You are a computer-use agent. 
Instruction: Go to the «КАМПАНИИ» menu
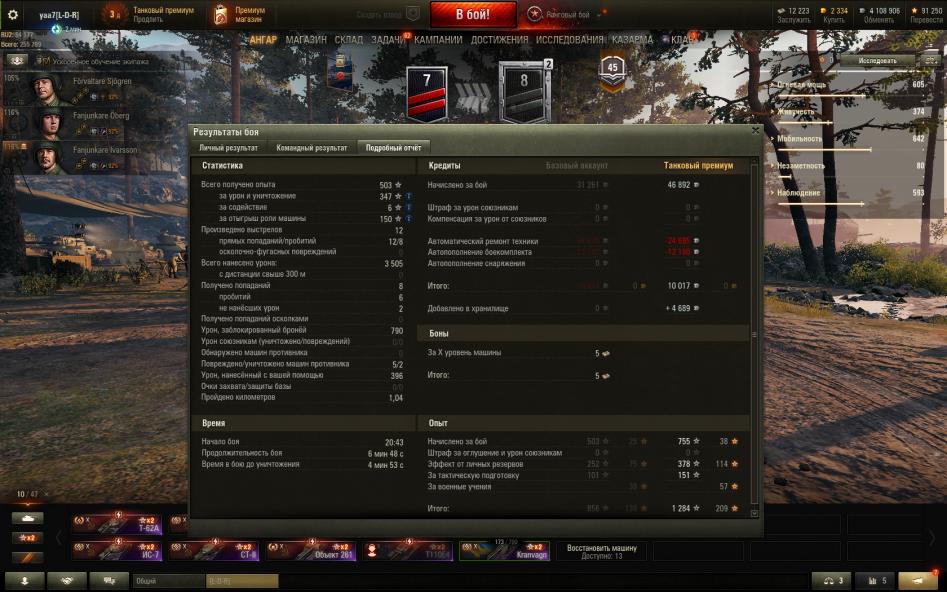[438, 40]
